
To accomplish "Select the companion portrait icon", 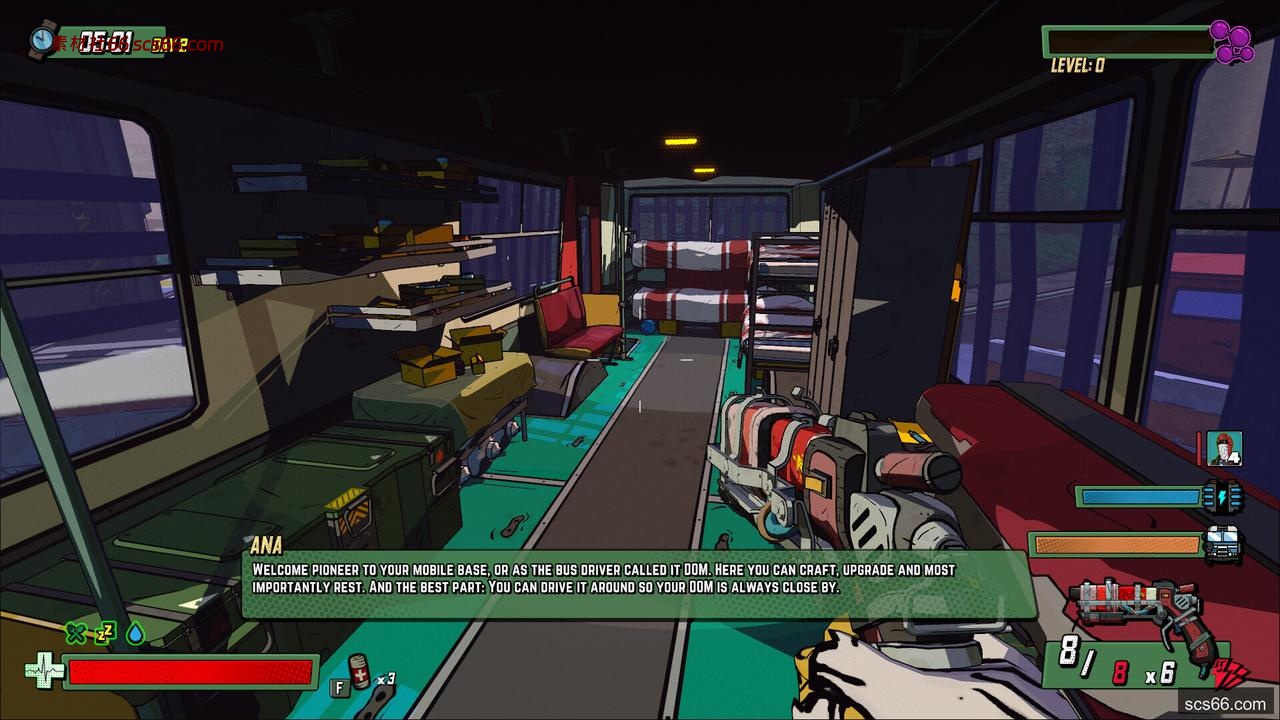I will point(1224,449).
